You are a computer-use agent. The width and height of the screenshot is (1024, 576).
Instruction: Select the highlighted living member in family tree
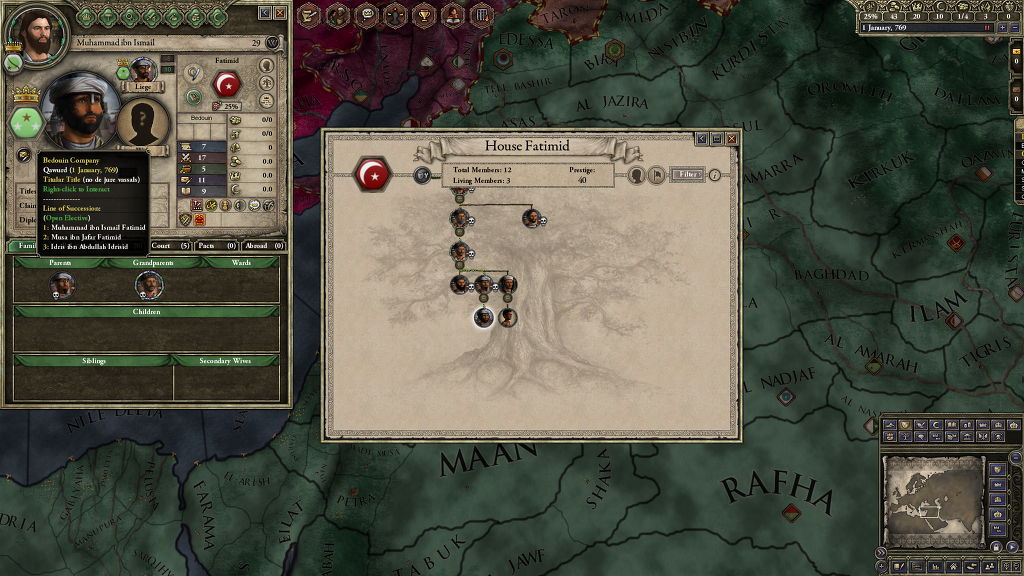(484, 318)
